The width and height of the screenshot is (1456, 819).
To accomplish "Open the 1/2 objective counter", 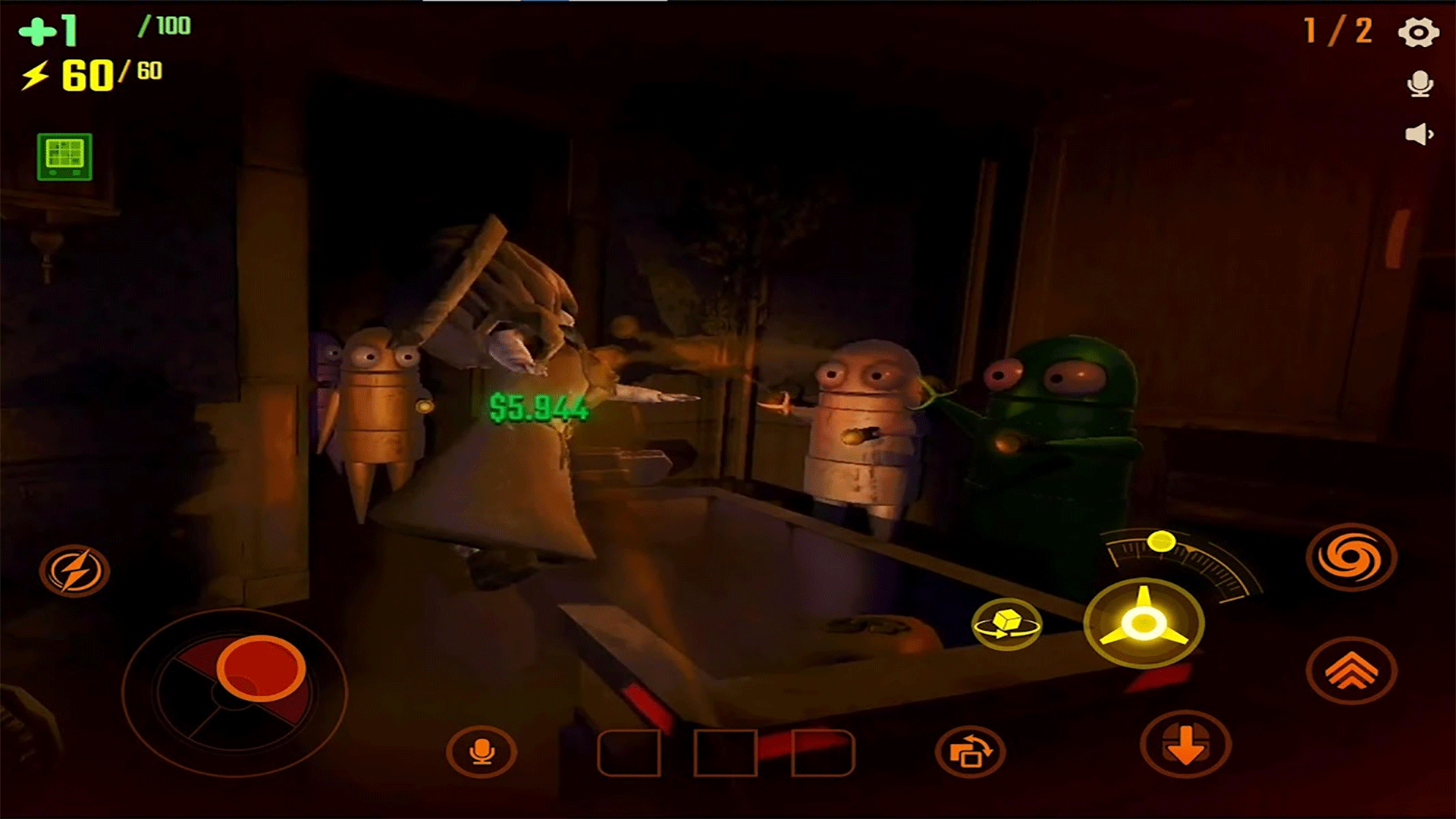I will [x=1337, y=32].
